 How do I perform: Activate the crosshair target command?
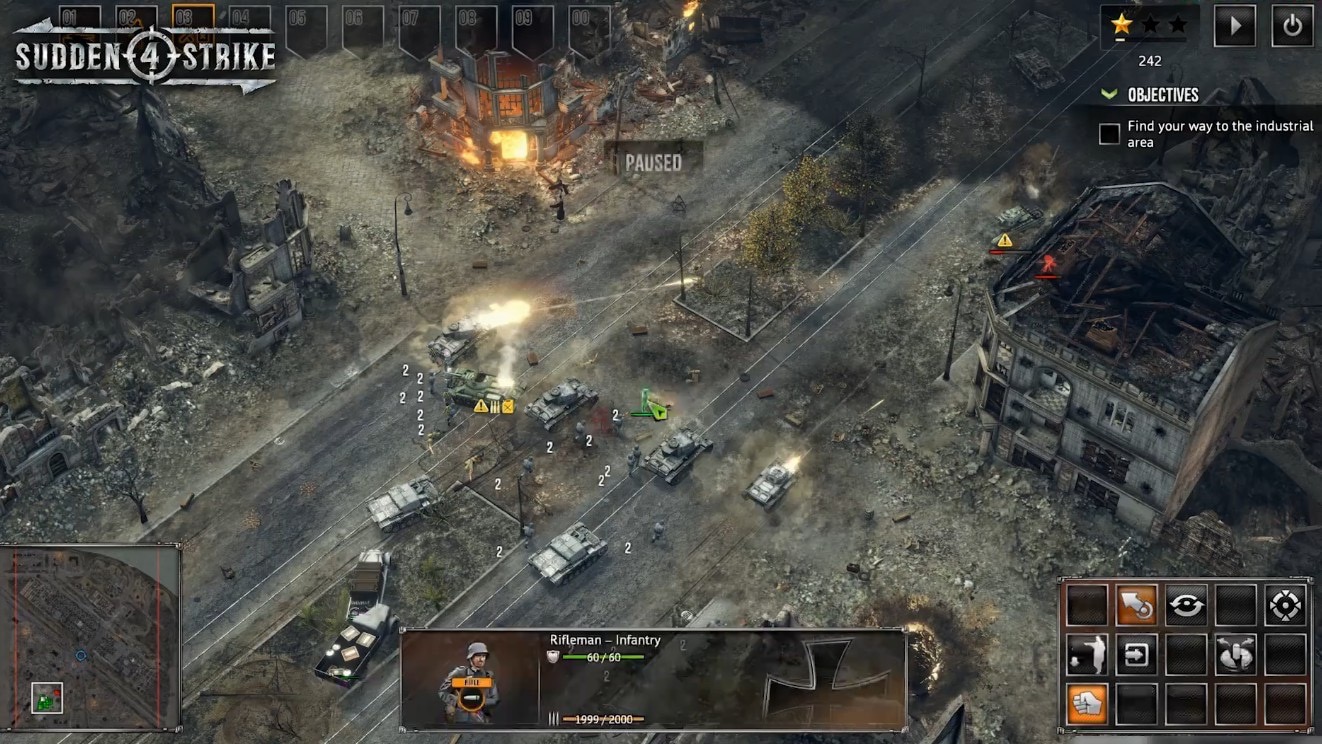[1284, 605]
